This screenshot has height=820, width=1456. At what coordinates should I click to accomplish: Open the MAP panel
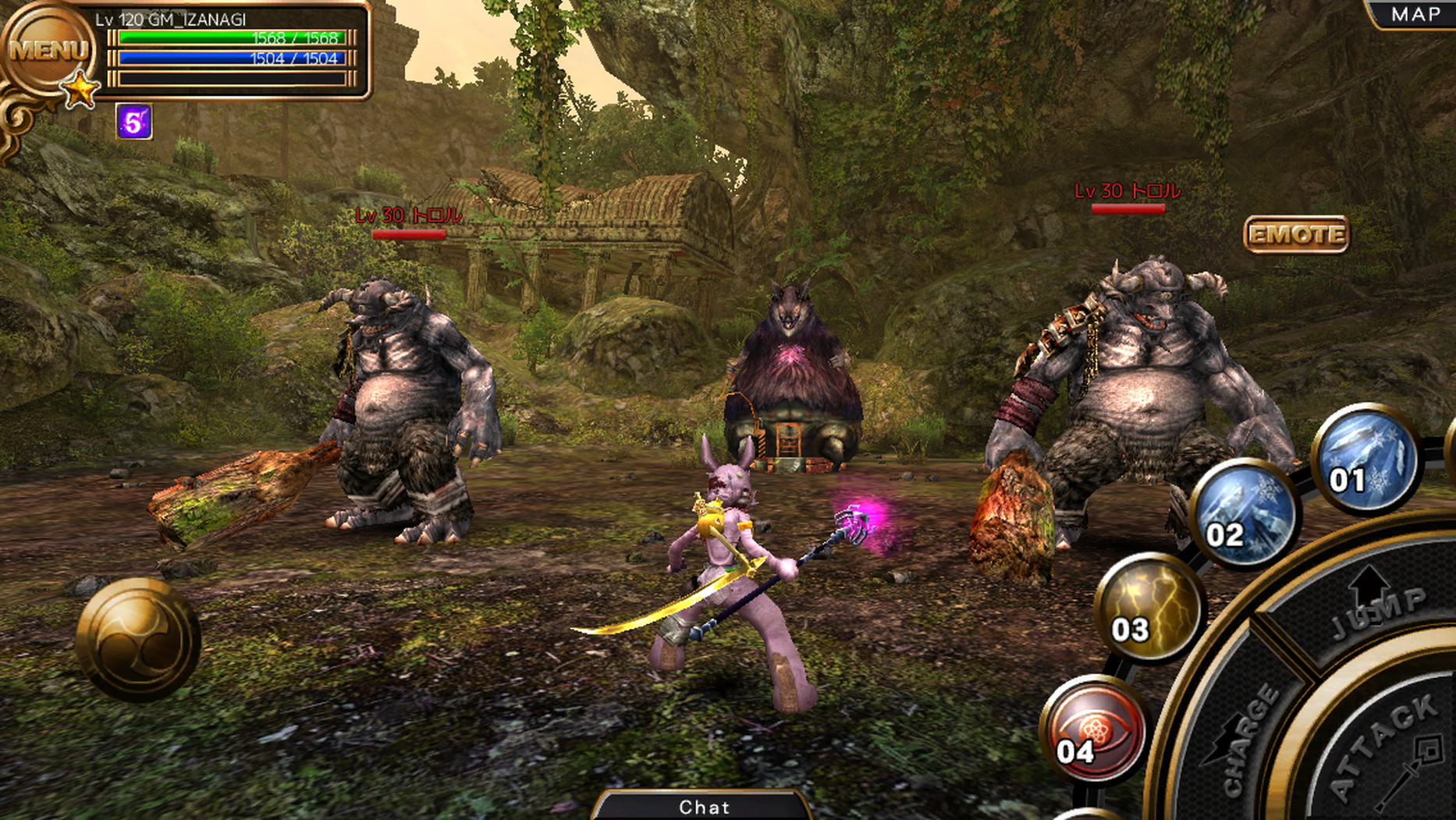pos(1415,14)
